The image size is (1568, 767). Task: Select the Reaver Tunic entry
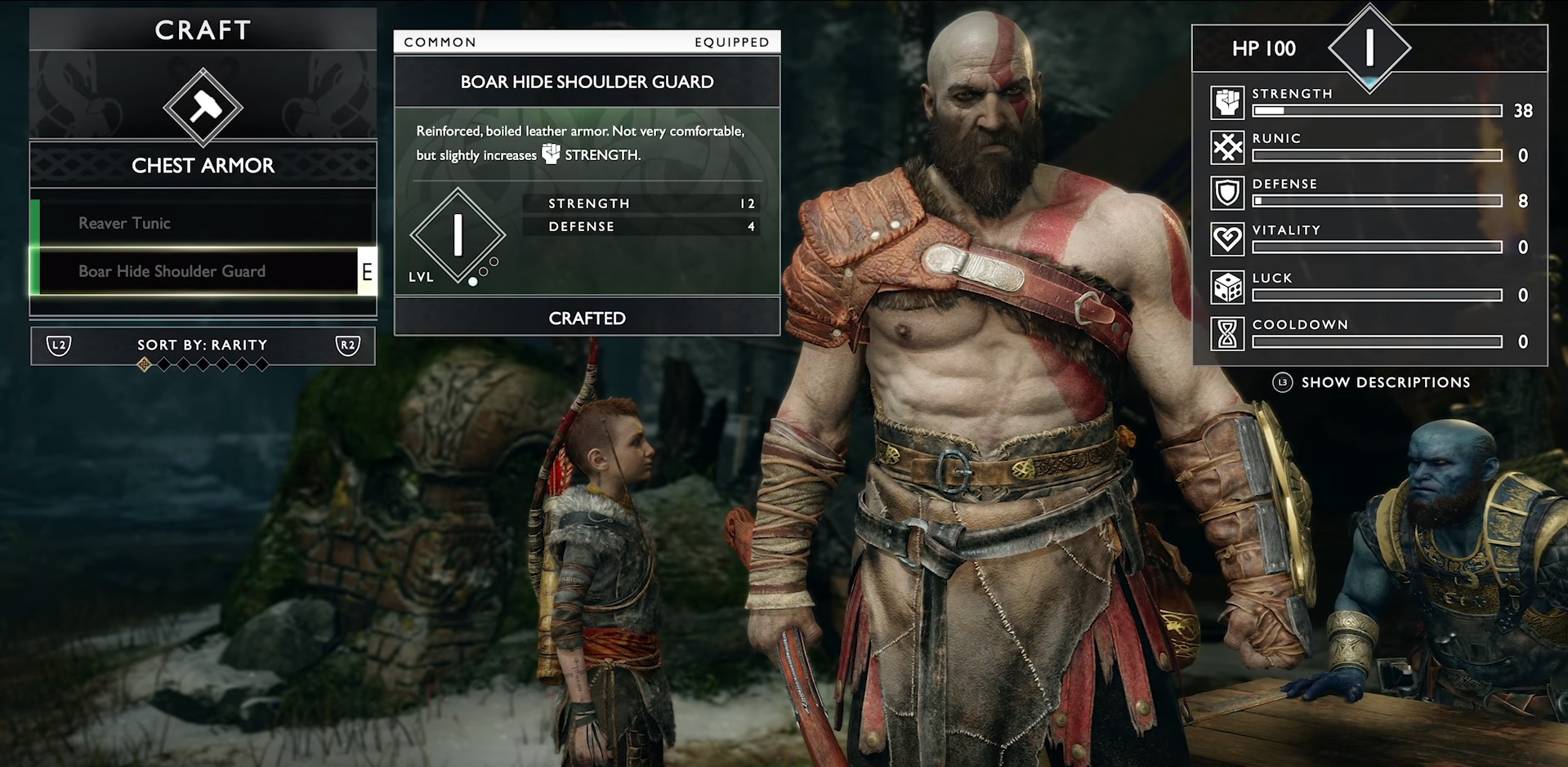204,223
